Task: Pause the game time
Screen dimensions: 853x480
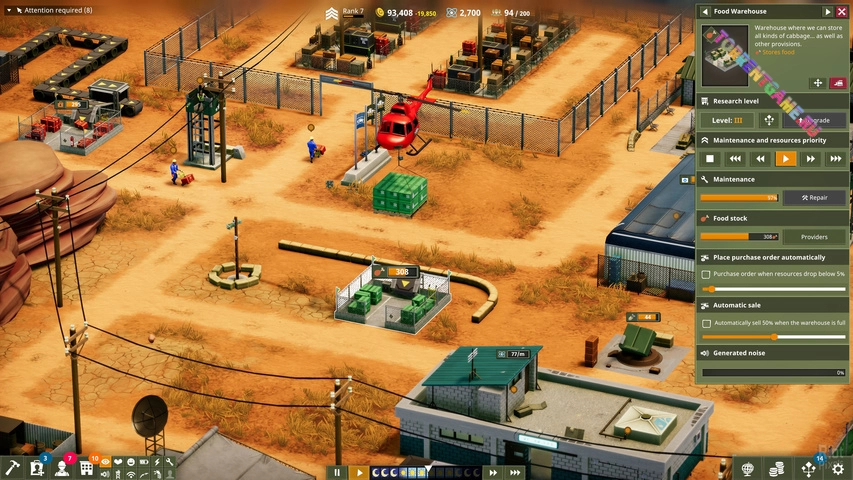Action: coord(337,472)
